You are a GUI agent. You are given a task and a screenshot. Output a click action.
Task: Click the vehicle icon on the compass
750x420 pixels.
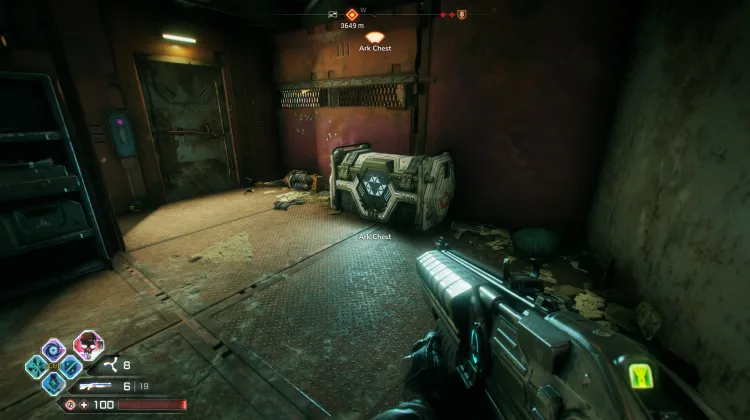pyautogui.click(x=333, y=15)
